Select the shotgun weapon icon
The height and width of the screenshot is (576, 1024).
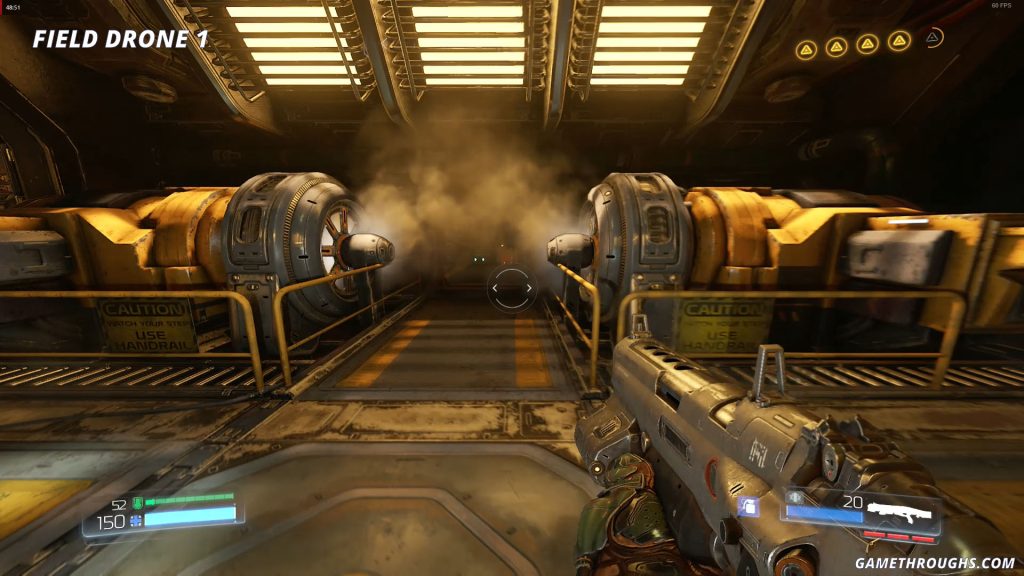pos(900,513)
